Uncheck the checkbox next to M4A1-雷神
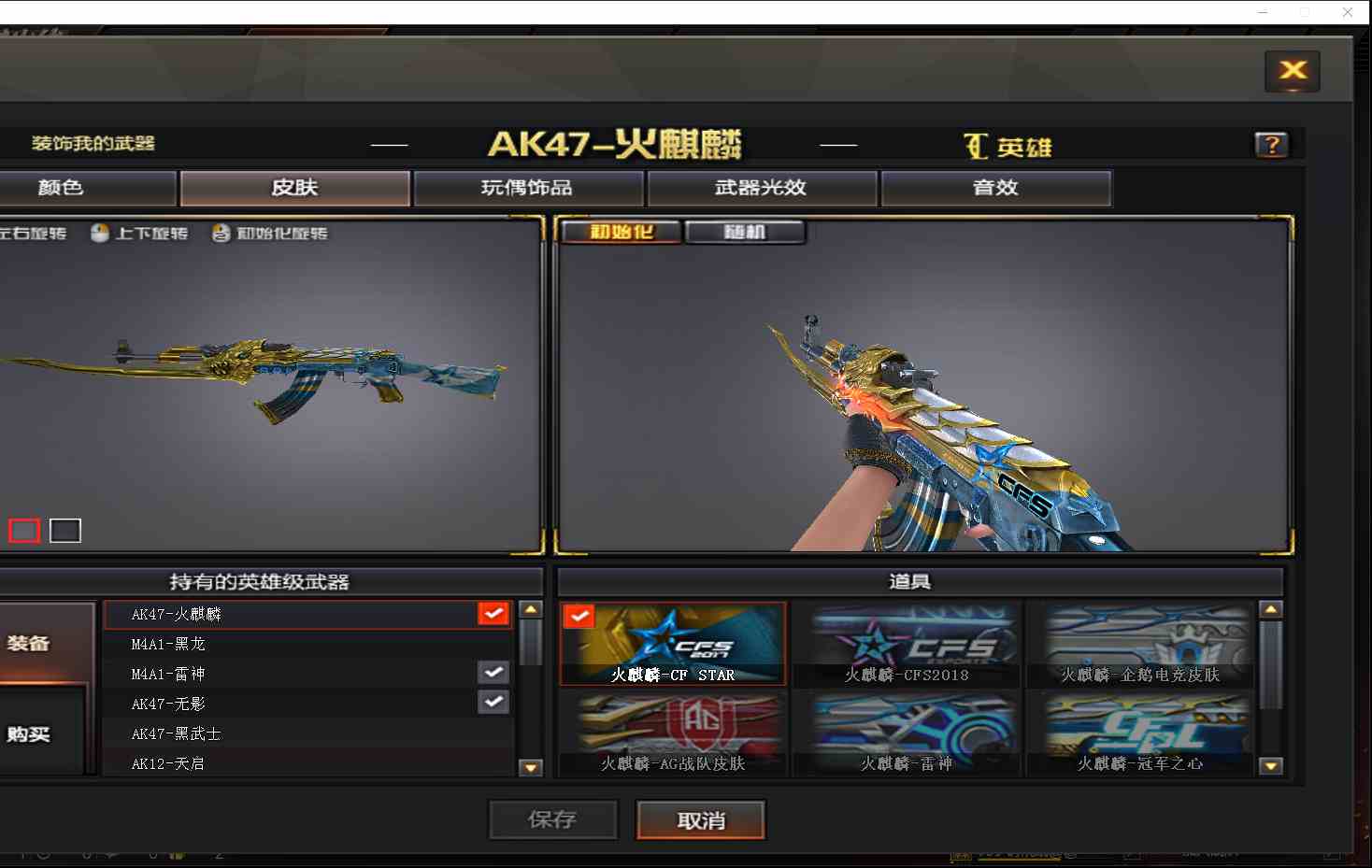Screen dimensions: 1372x868 coord(493,672)
